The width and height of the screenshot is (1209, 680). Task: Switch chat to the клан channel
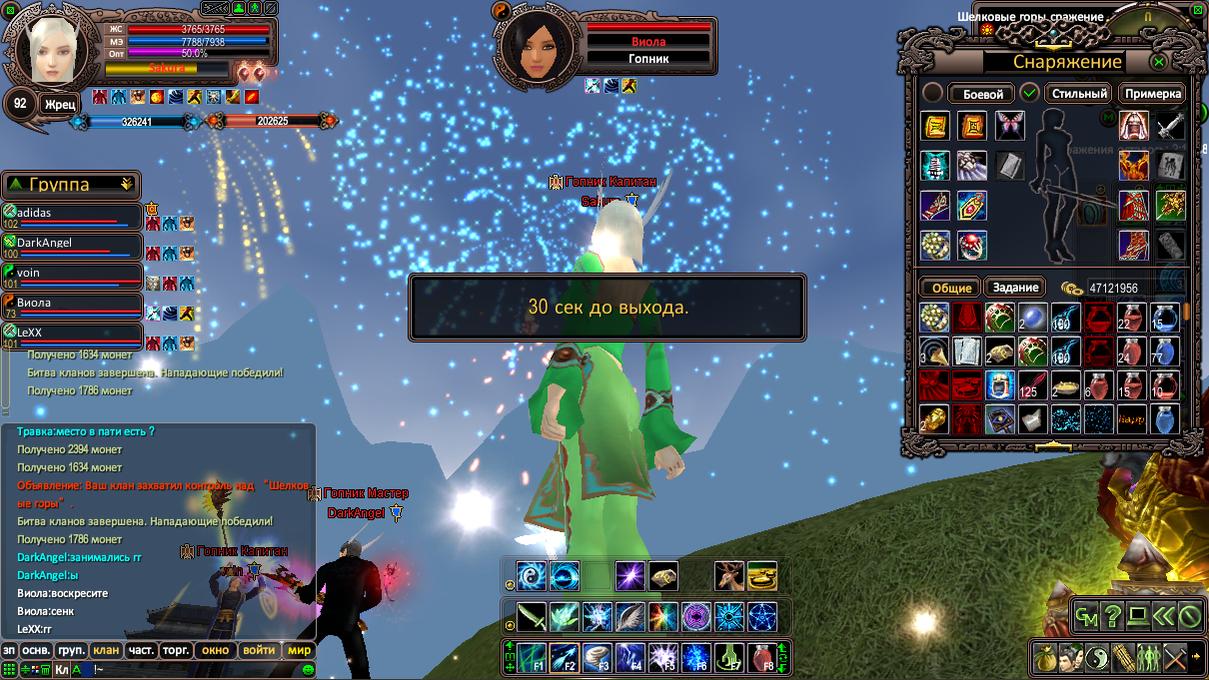pyautogui.click(x=106, y=650)
